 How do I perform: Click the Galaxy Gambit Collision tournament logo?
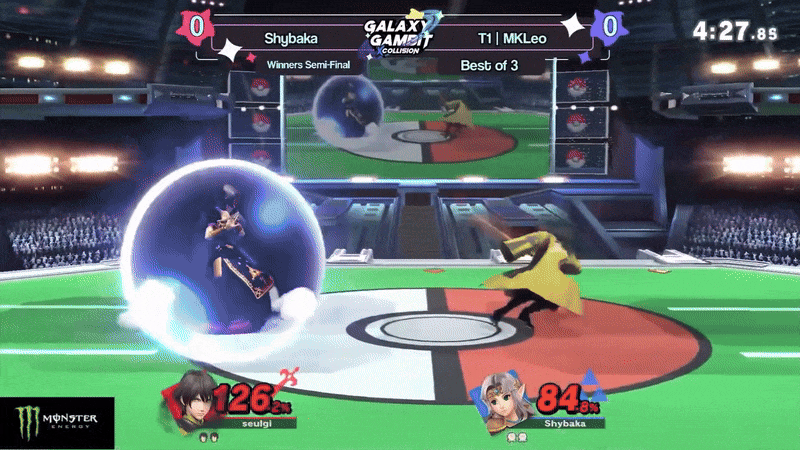401,36
